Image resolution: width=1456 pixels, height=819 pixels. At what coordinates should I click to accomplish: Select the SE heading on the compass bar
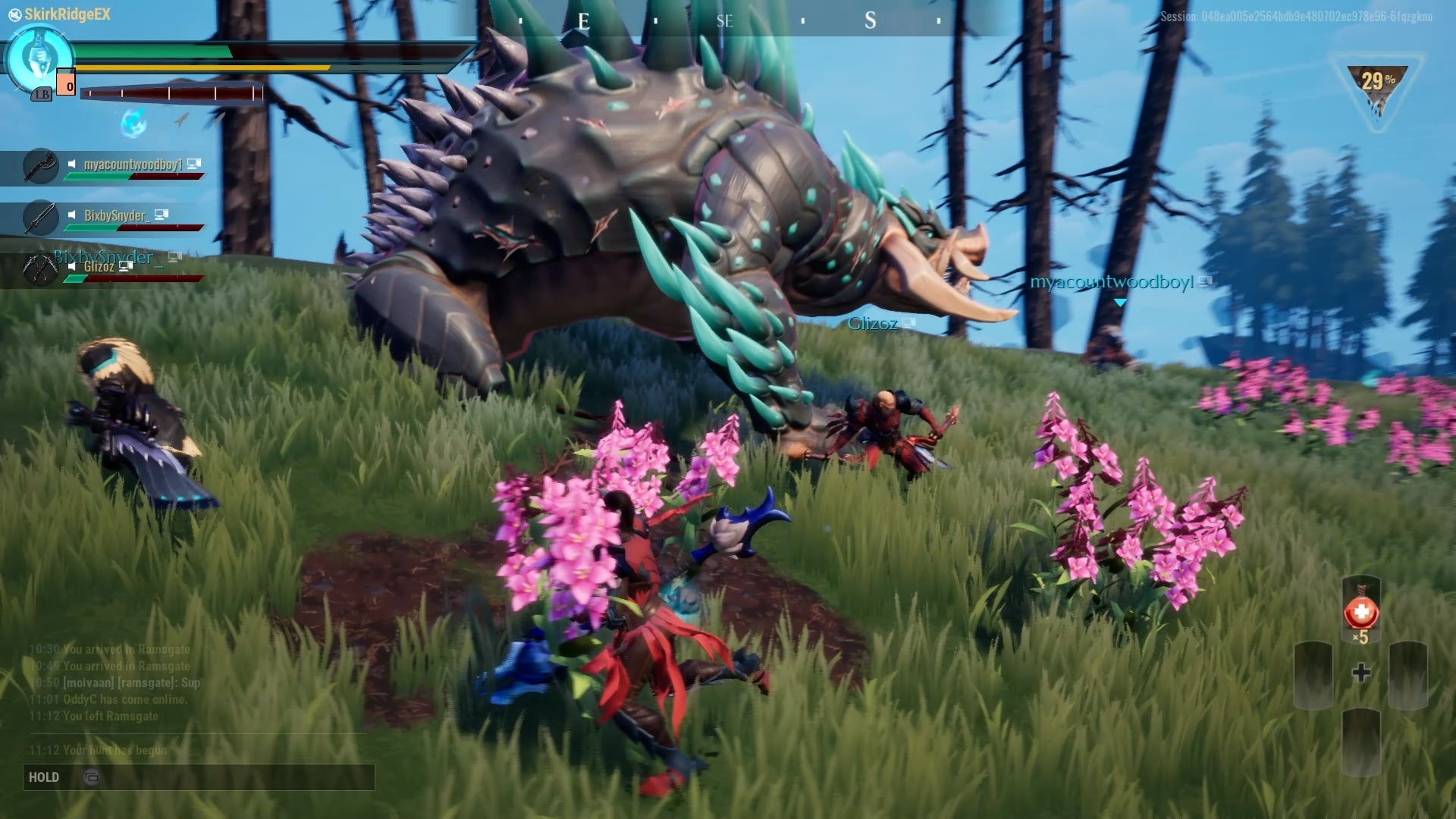click(x=725, y=21)
